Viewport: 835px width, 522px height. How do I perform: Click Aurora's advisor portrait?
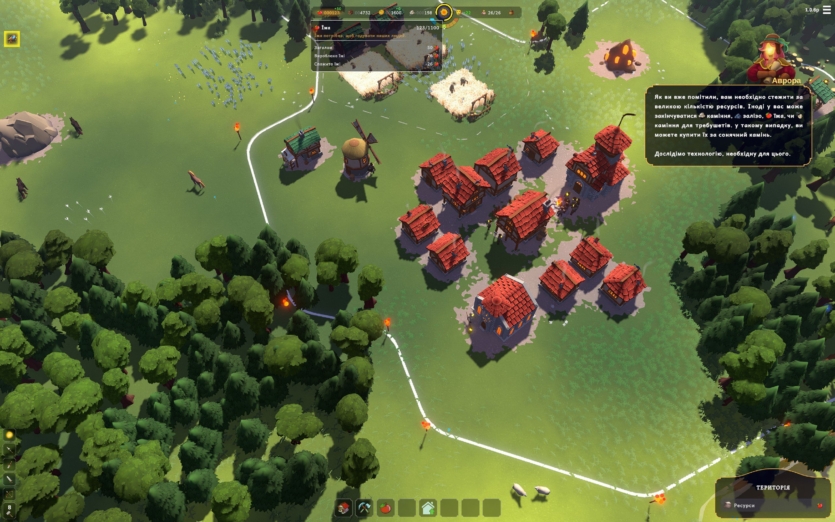click(x=771, y=59)
